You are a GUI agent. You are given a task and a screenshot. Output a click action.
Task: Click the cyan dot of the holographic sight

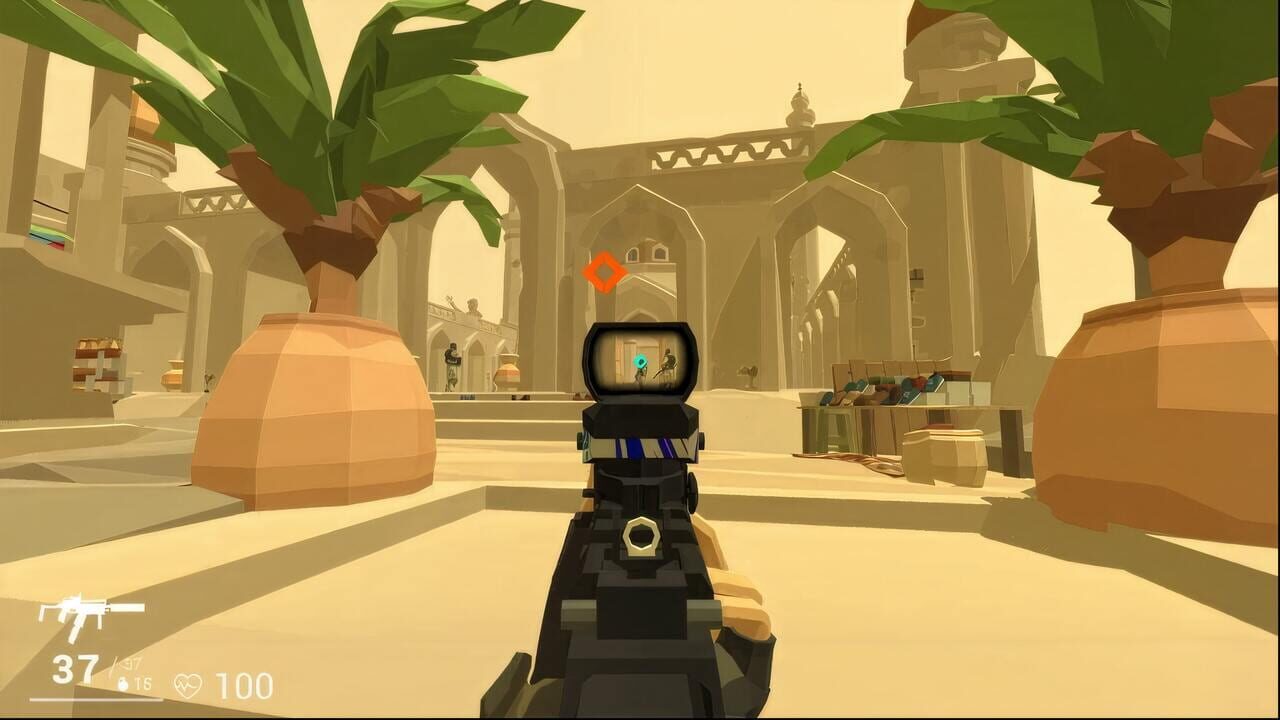[640, 360]
